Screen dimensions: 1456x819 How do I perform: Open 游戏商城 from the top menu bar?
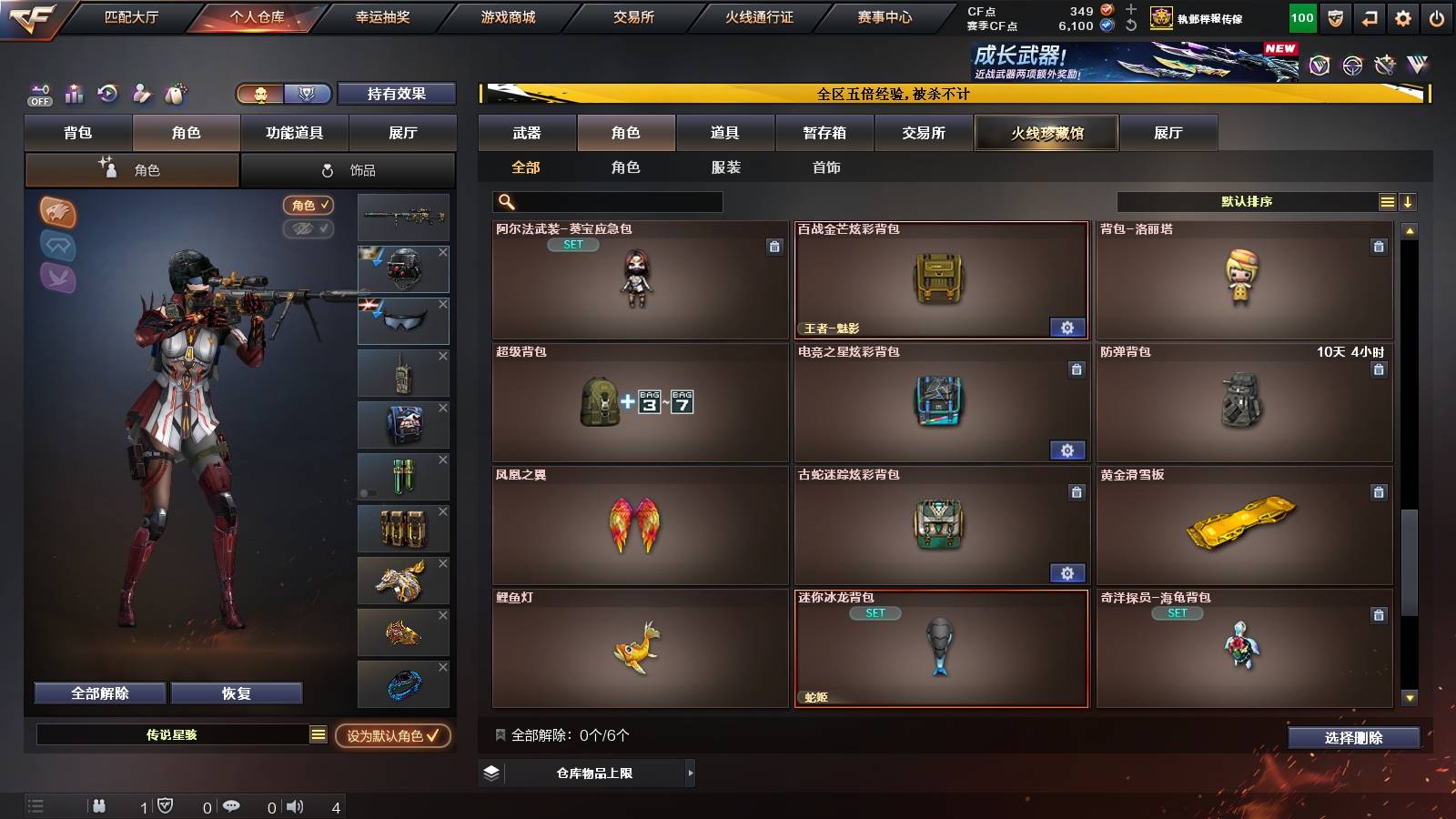[x=508, y=15]
